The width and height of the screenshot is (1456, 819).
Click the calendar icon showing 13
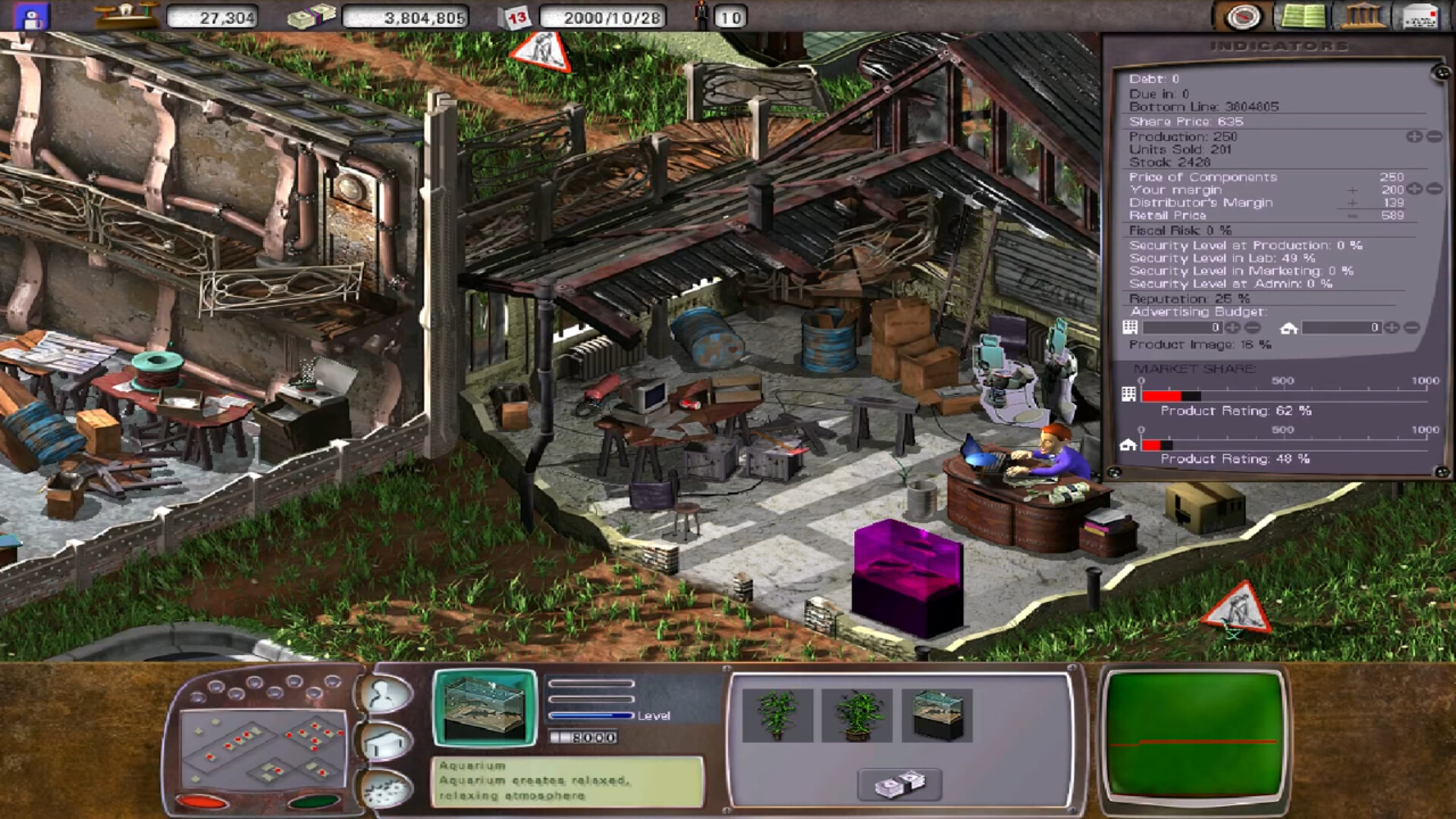517,17
